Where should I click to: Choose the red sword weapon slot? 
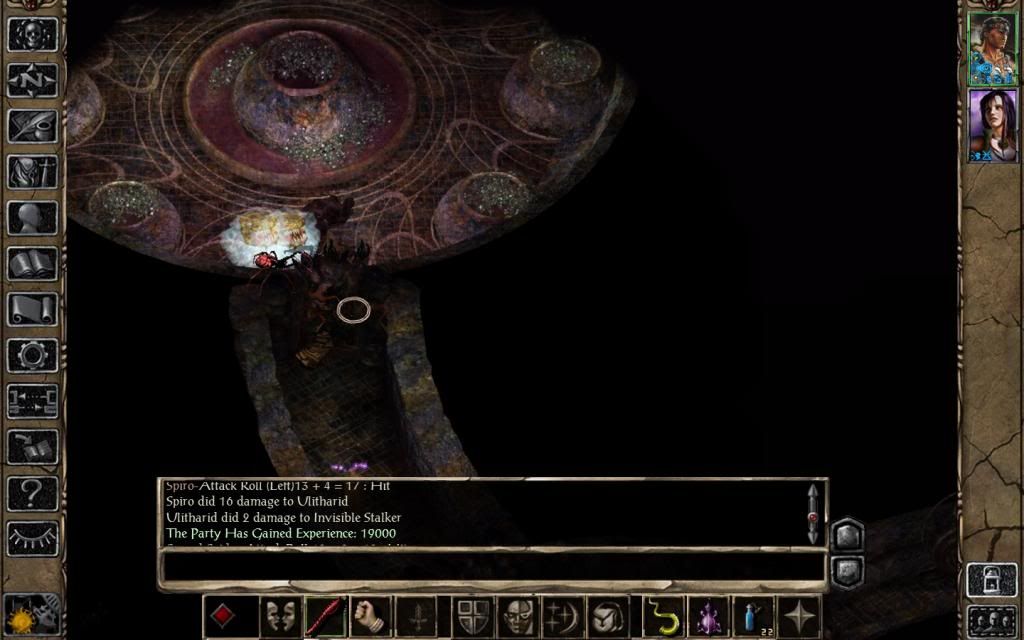(x=326, y=616)
